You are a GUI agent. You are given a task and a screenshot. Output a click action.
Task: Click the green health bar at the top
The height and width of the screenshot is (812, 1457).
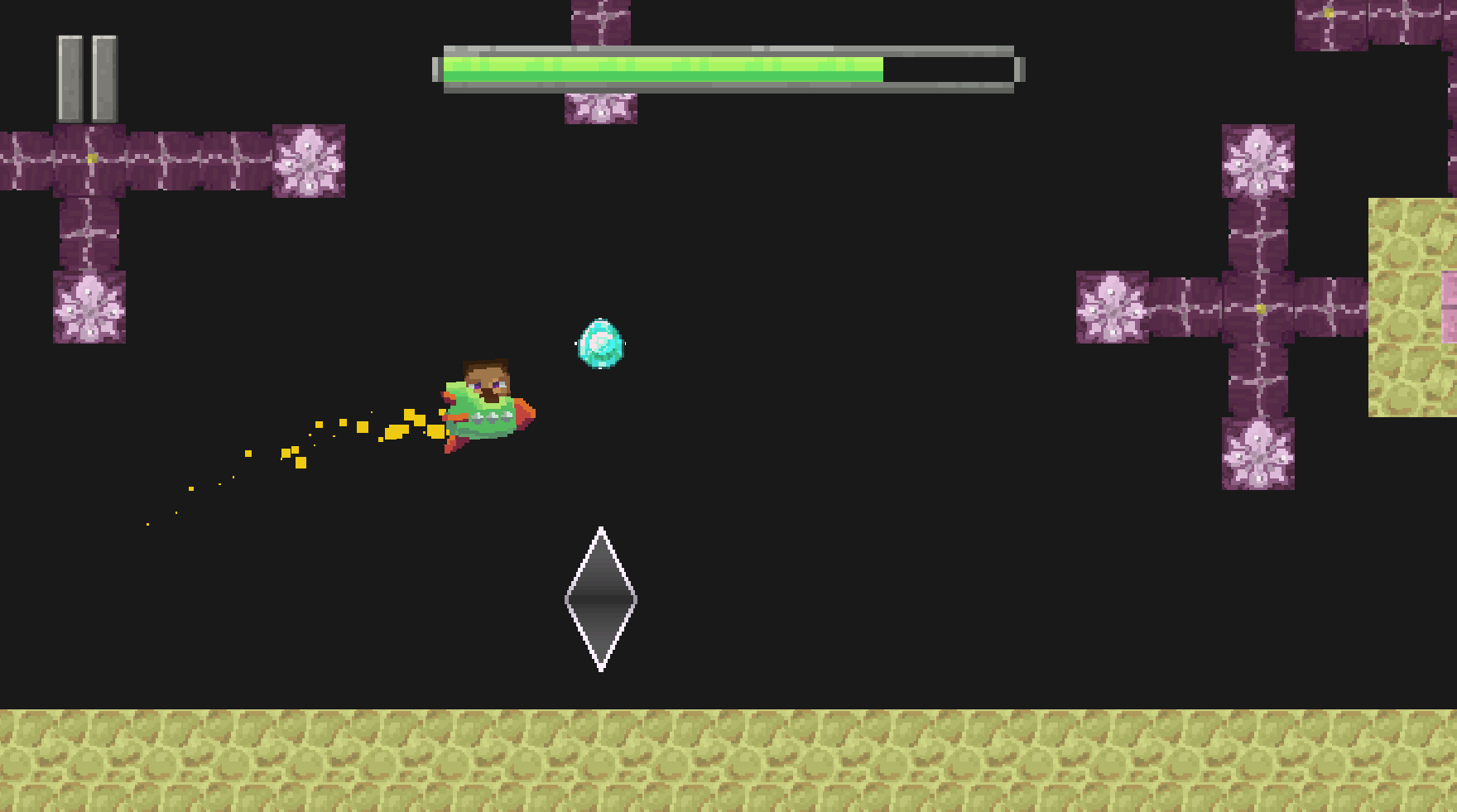pos(662,69)
